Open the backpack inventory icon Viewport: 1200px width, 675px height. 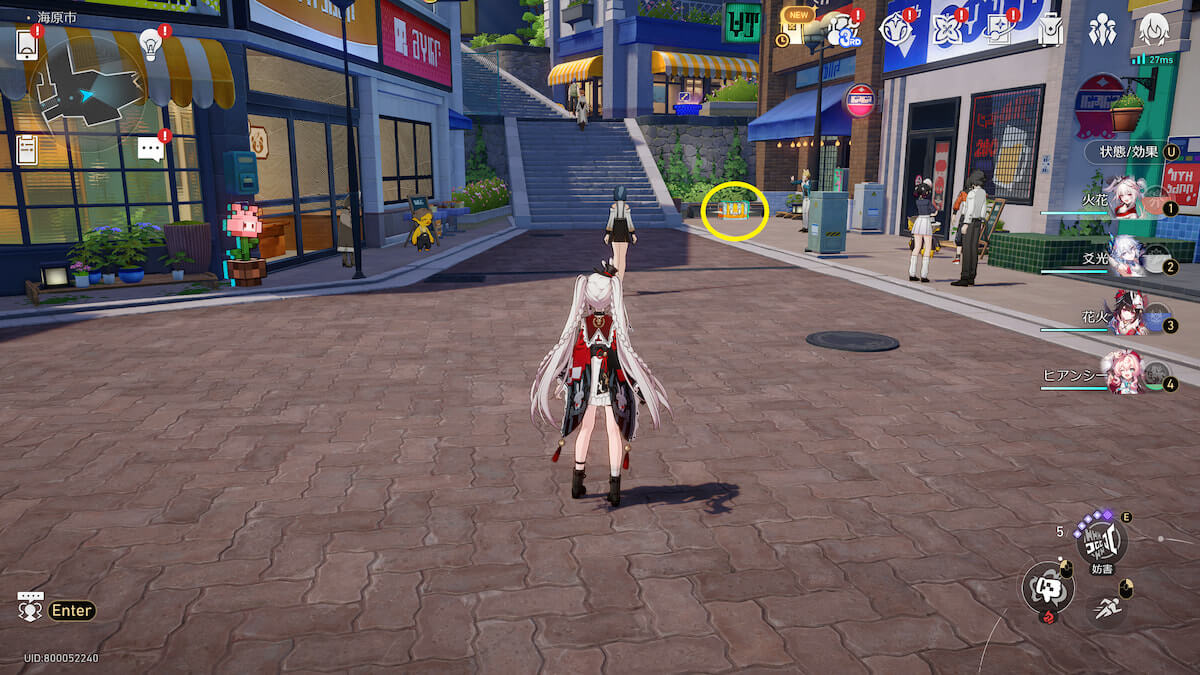tap(1049, 31)
